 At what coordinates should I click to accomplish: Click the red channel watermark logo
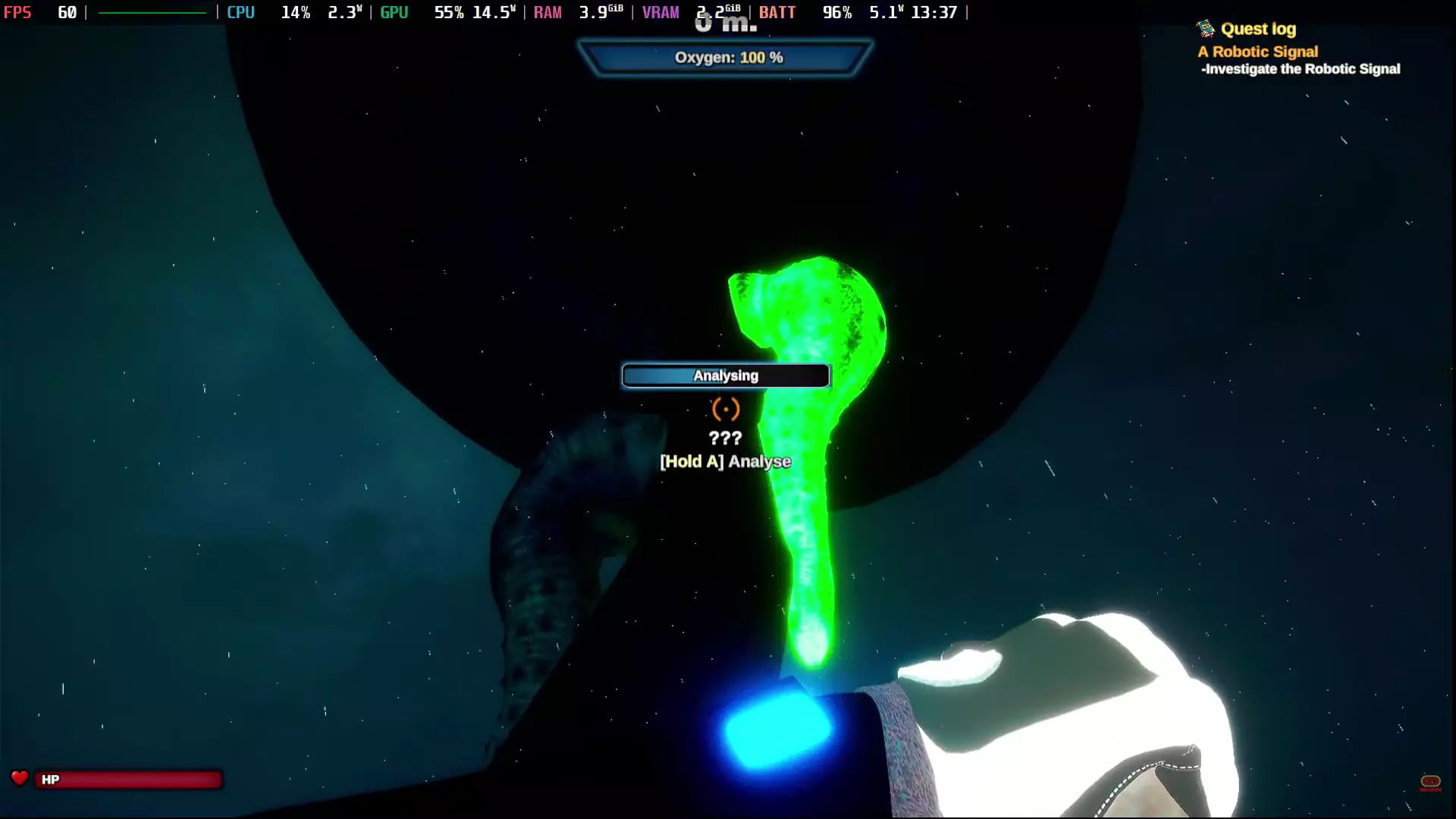pyautogui.click(x=1430, y=782)
